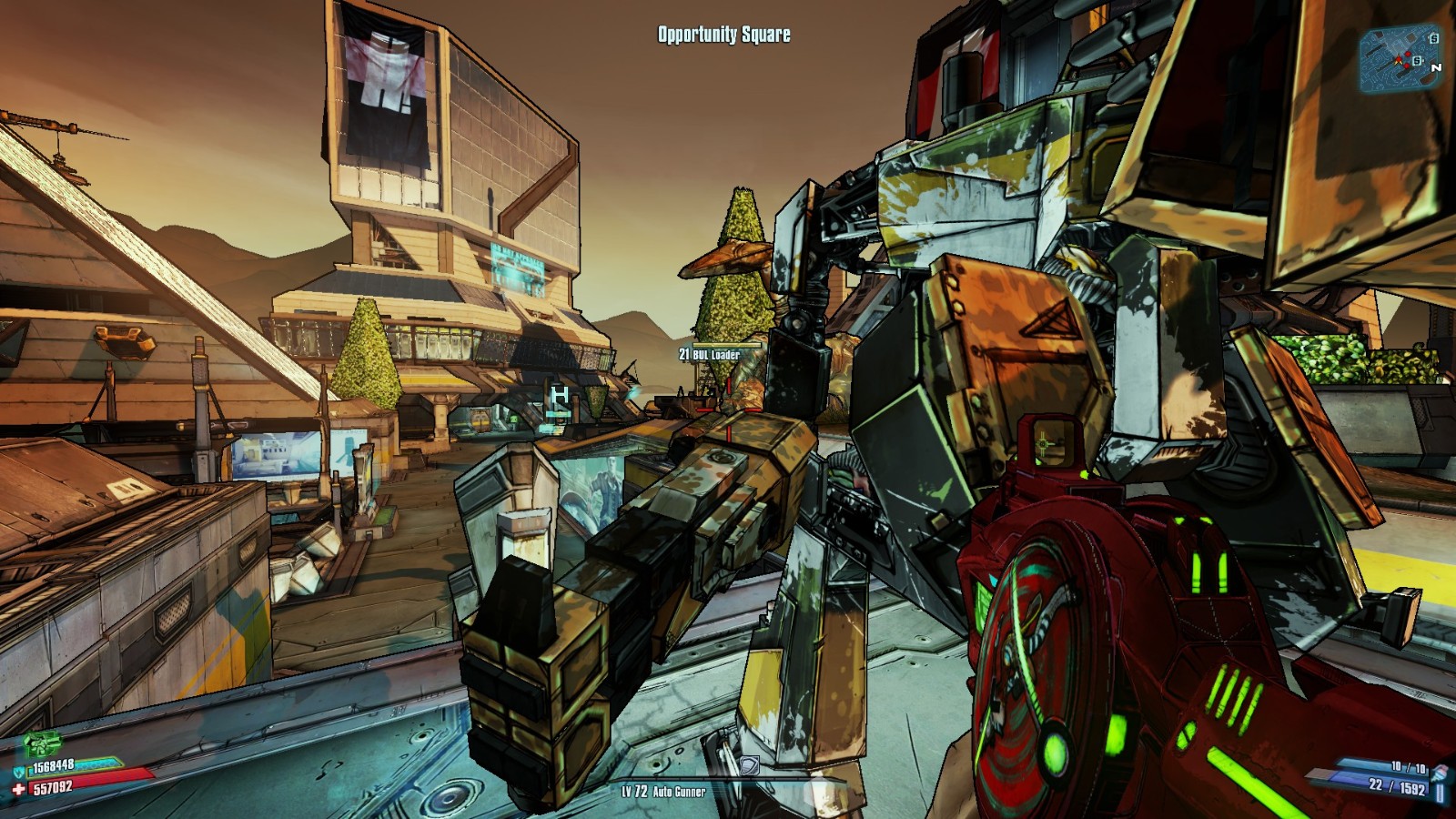The width and height of the screenshot is (1456, 819).
Task: Click the blue shield icon
Action: click(20, 772)
